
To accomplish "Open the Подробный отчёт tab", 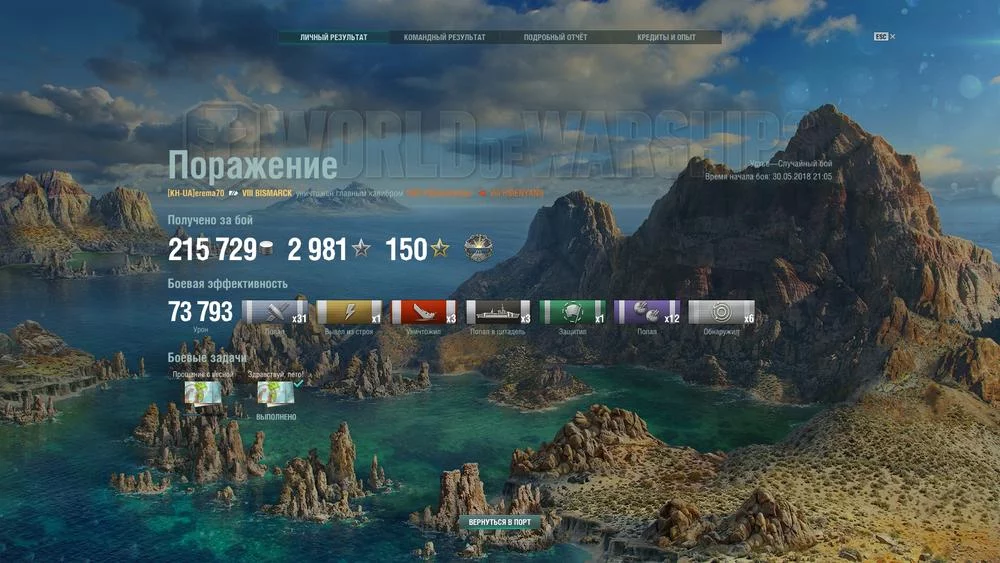I will [555, 38].
